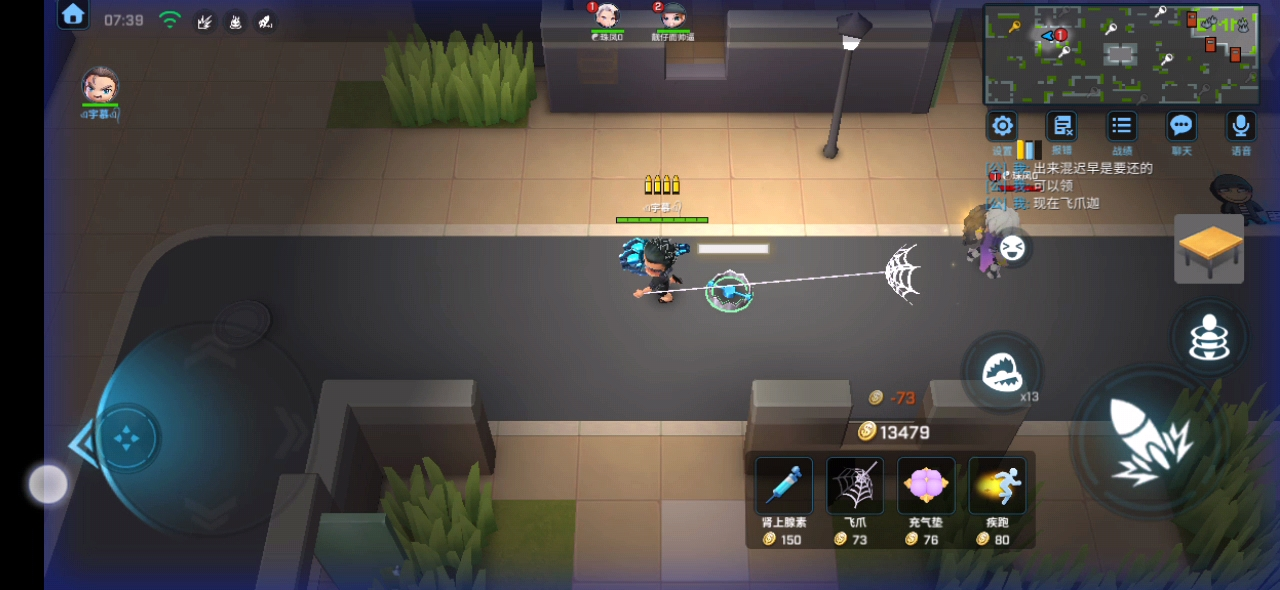Tap the explosion buff status icon
This screenshot has width=1280, height=590.
pyautogui.click(x=204, y=20)
